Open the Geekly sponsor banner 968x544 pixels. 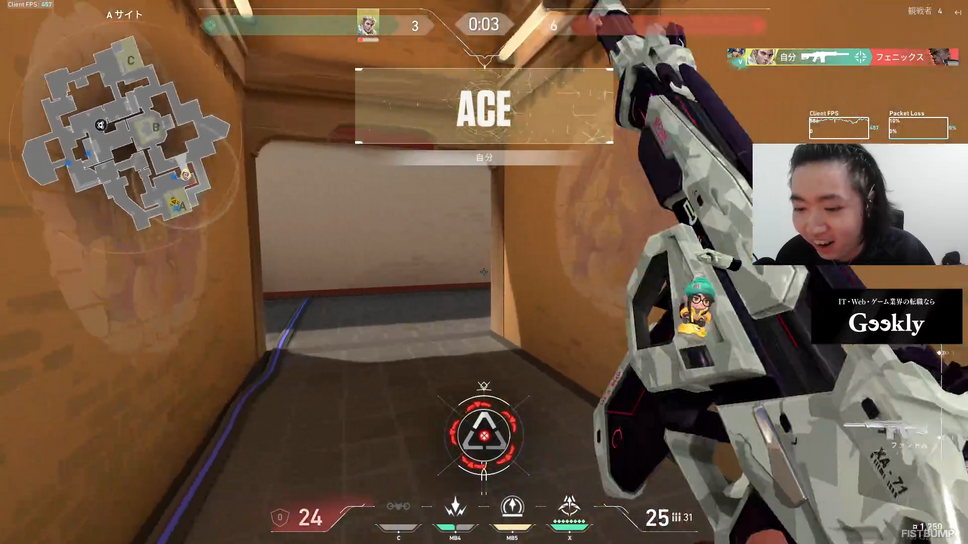(x=886, y=317)
